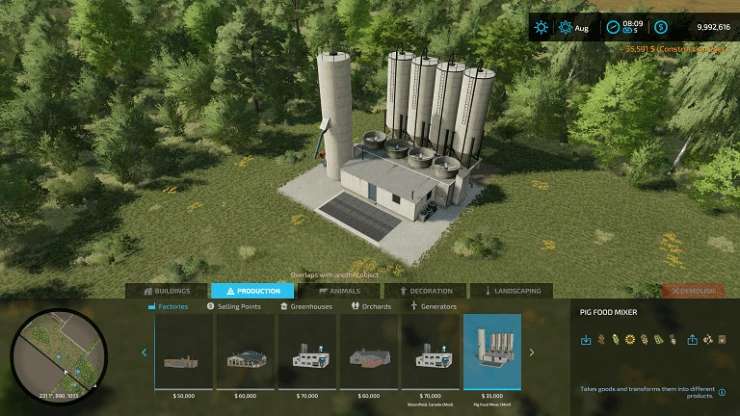Switch to the Buildings tab
740x416 pixels.
point(166,291)
